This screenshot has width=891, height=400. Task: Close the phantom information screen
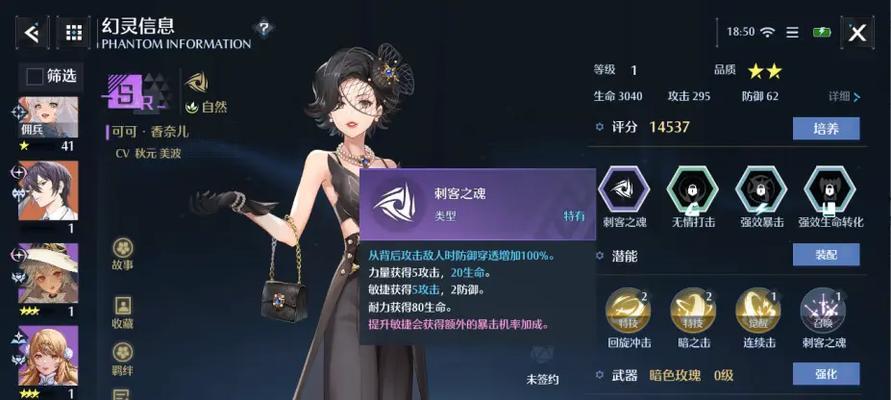[857, 32]
